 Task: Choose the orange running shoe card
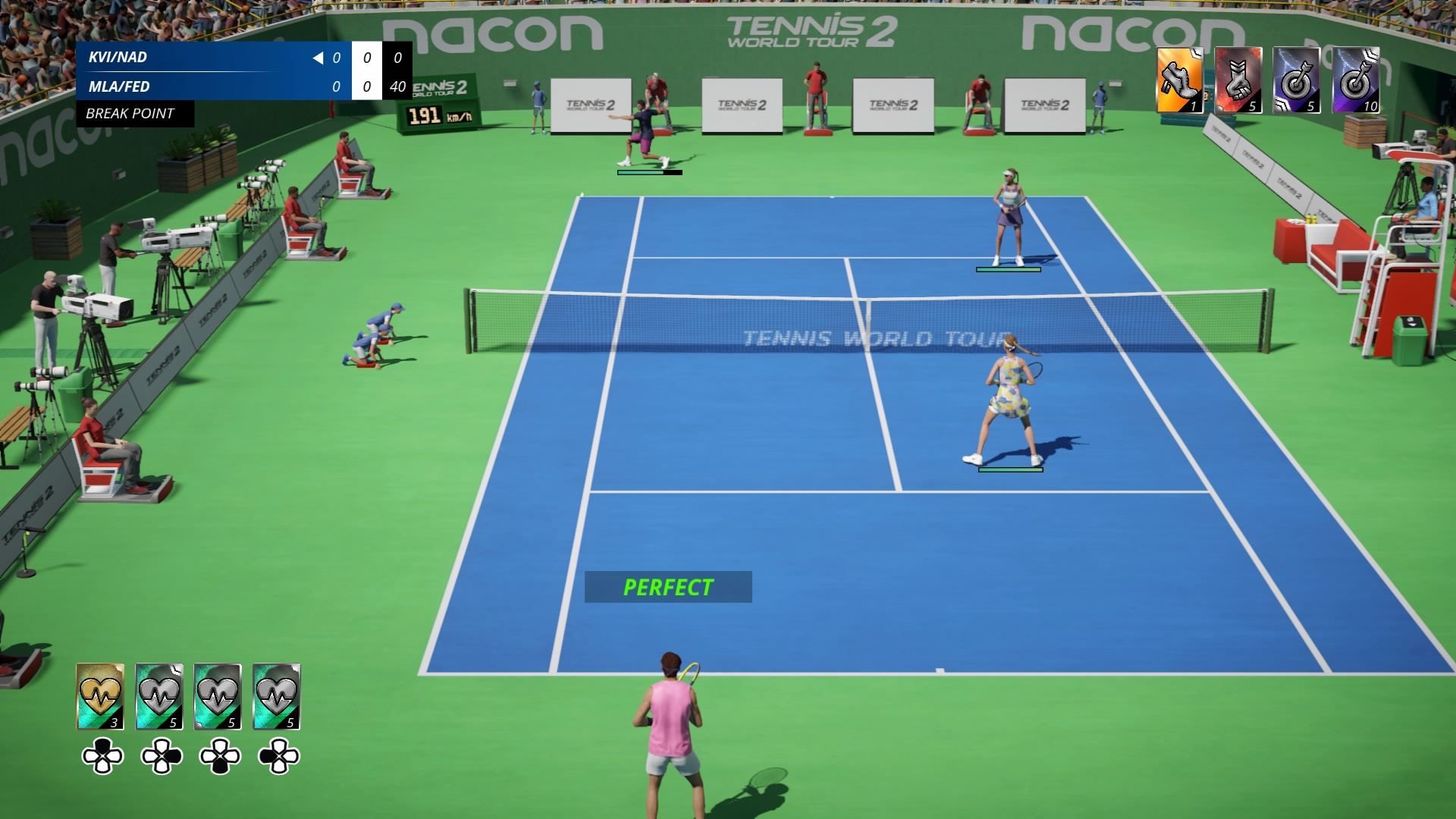pos(1180,80)
